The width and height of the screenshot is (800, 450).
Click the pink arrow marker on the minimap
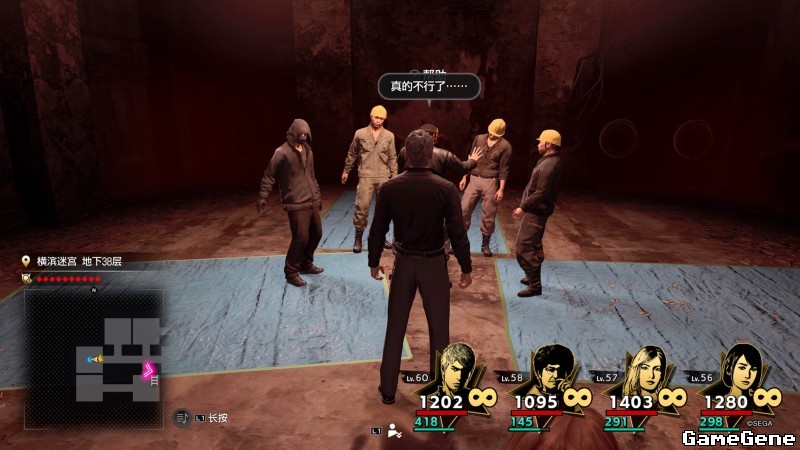tap(150, 371)
